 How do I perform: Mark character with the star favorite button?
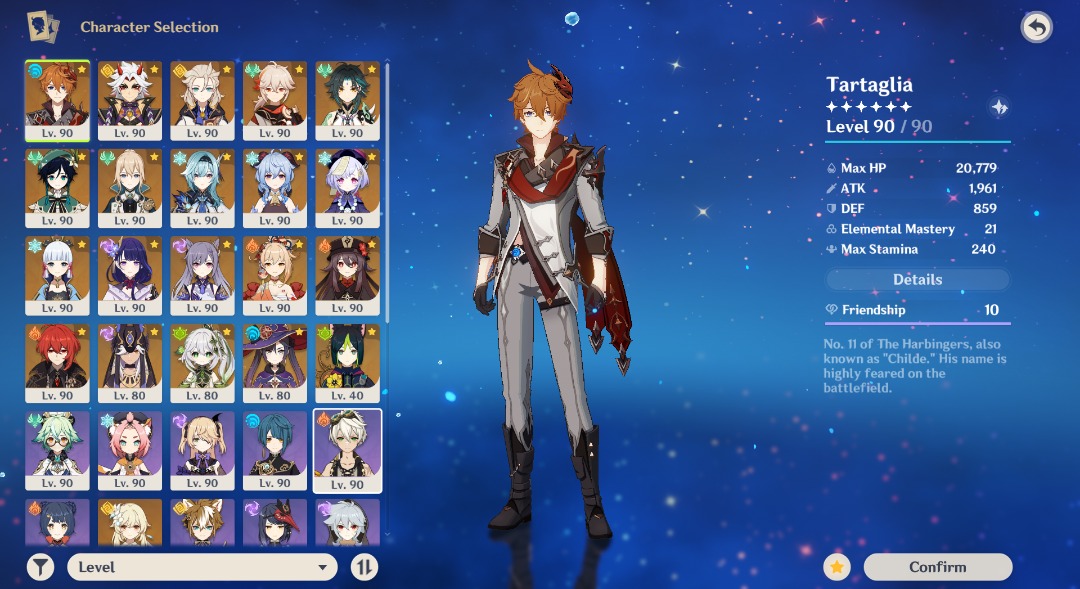pos(837,567)
